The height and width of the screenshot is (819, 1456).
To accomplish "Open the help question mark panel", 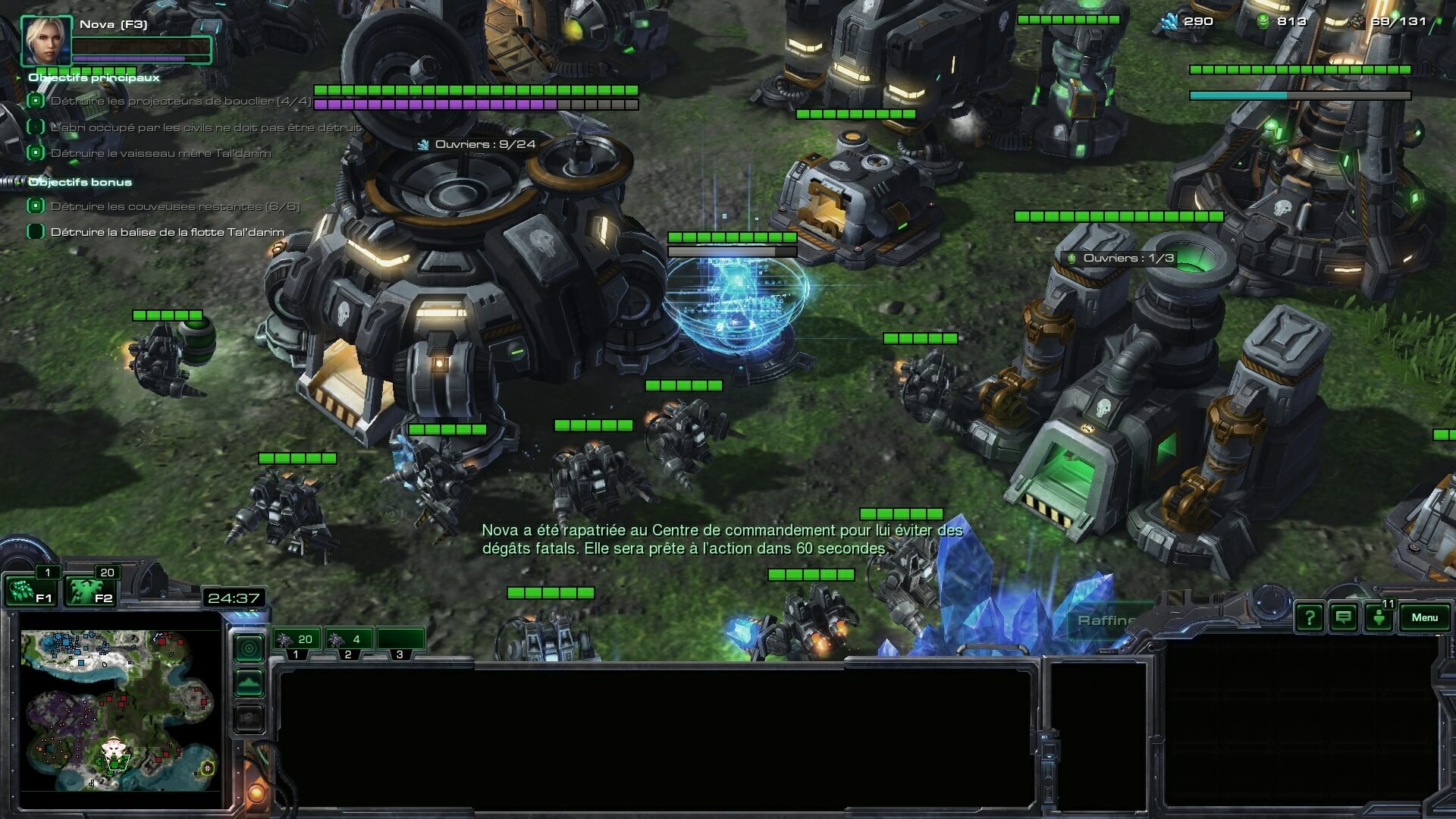I will click(x=1309, y=618).
